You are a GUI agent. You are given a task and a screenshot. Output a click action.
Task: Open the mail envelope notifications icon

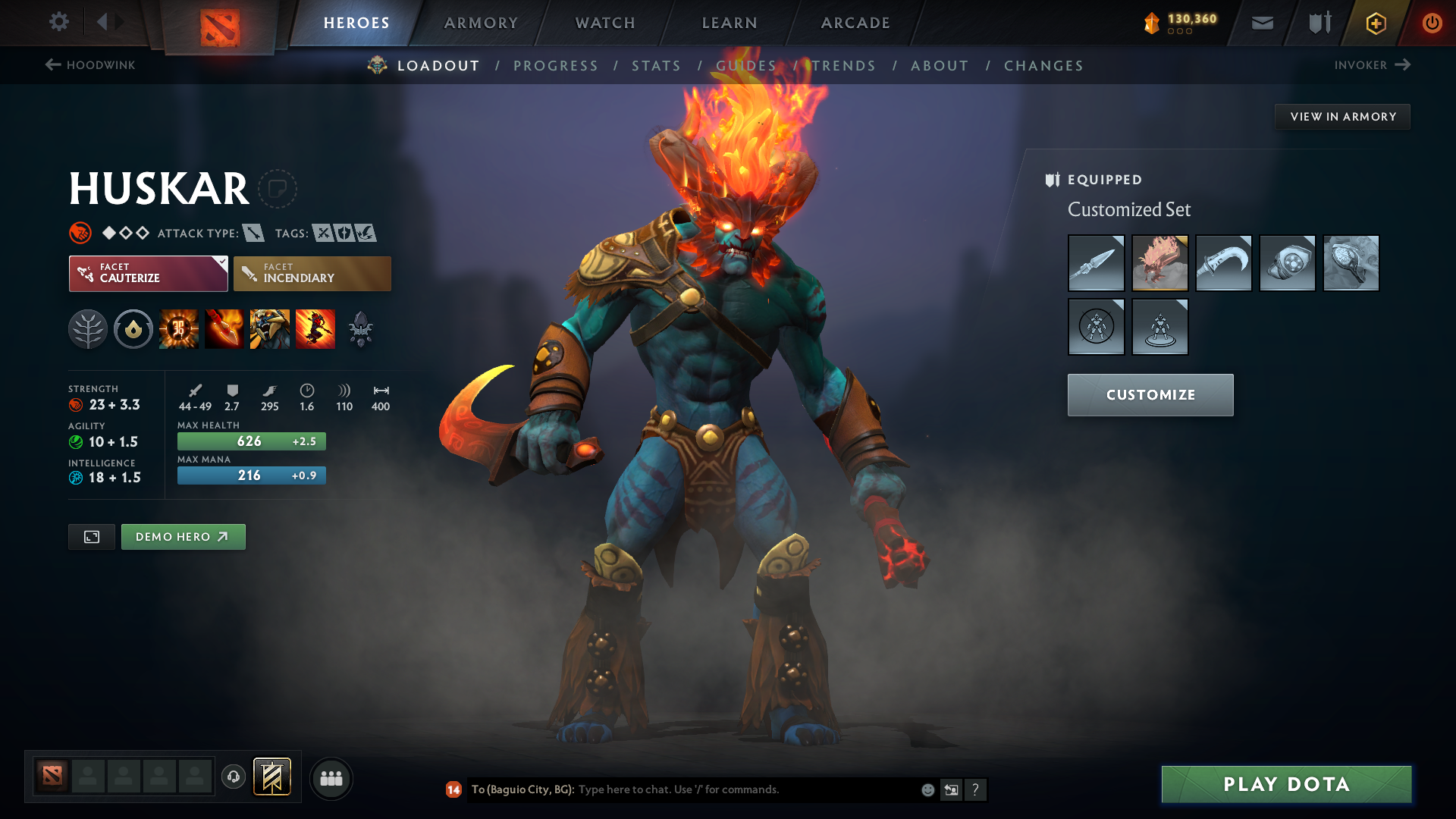(1261, 23)
